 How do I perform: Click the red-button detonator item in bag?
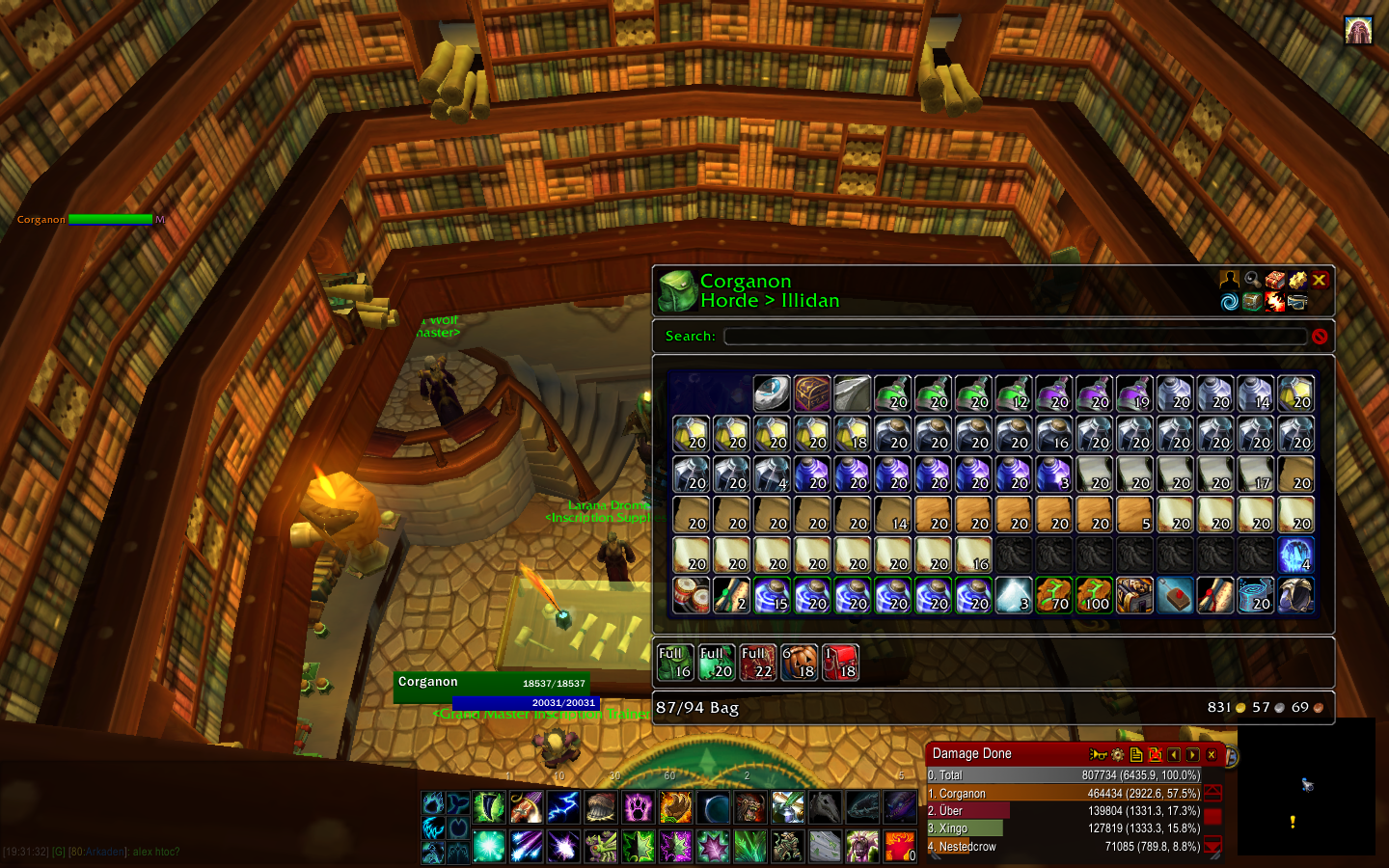1175,596
